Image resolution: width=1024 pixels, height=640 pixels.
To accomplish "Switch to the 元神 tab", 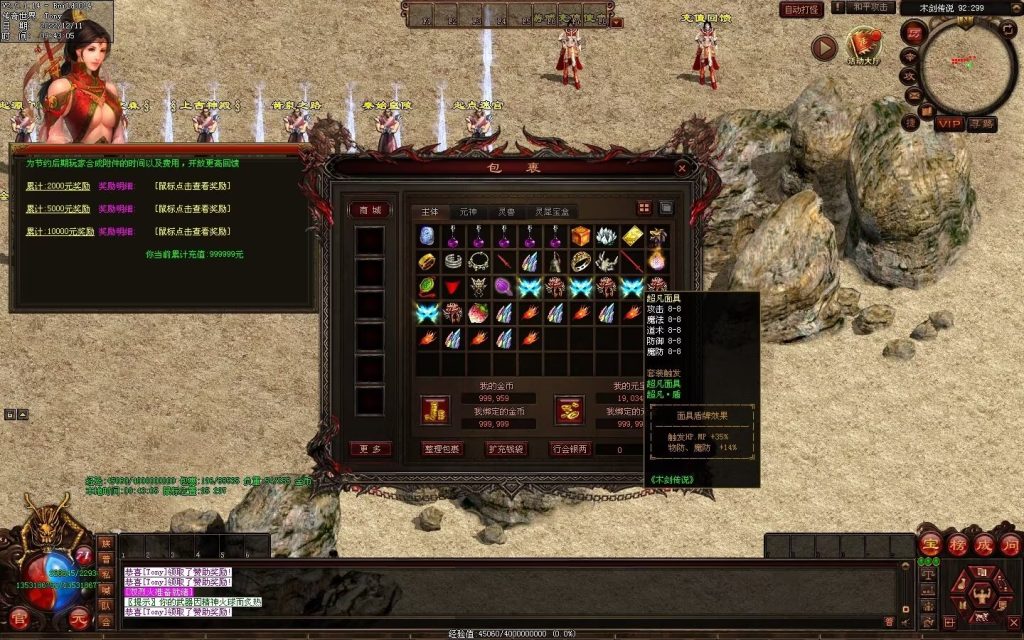I will 468,212.
